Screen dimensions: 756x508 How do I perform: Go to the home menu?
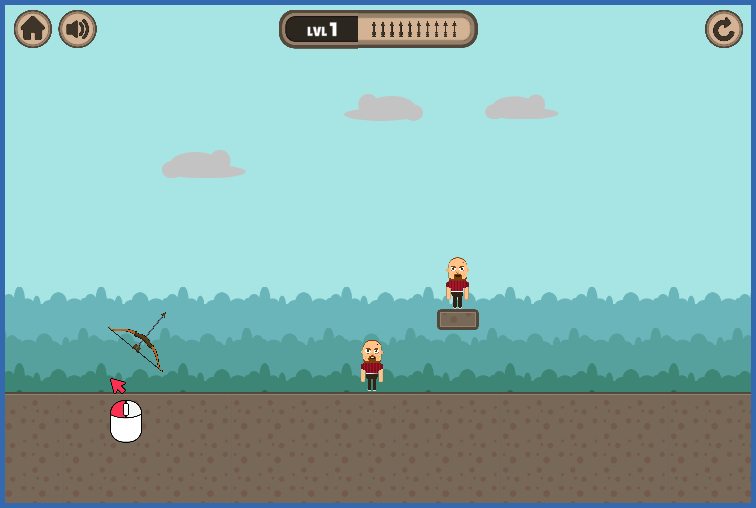click(33, 29)
